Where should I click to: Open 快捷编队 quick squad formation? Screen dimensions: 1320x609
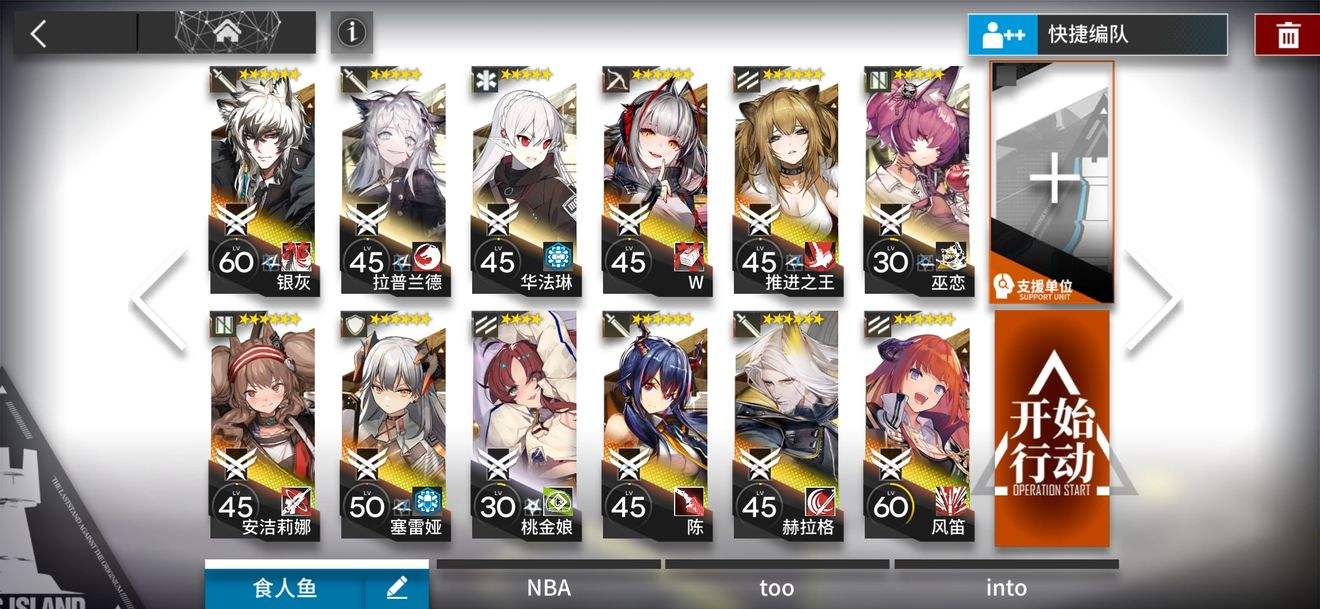click(x=1097, y=34)
